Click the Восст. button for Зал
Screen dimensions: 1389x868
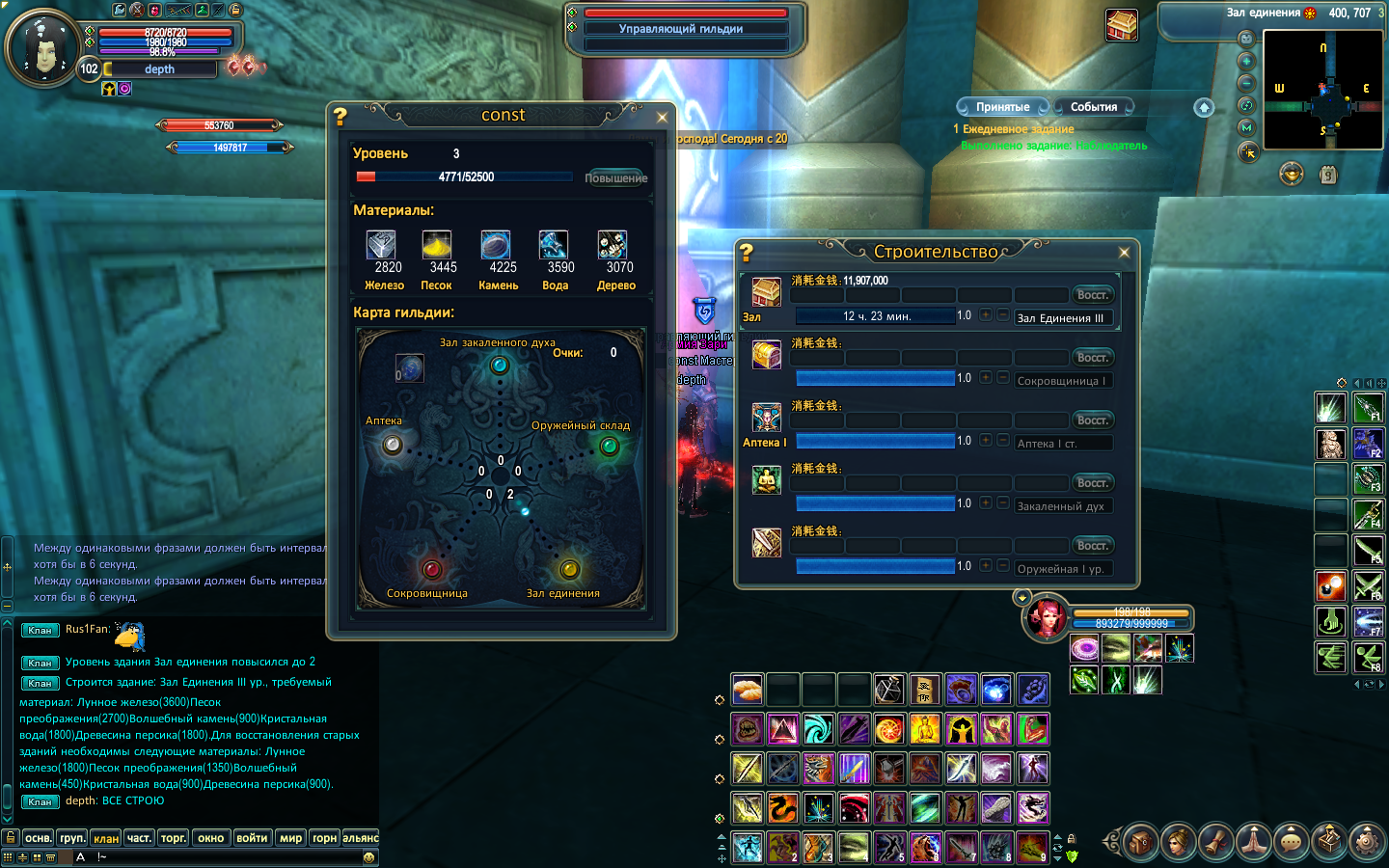click(1092, 295)
